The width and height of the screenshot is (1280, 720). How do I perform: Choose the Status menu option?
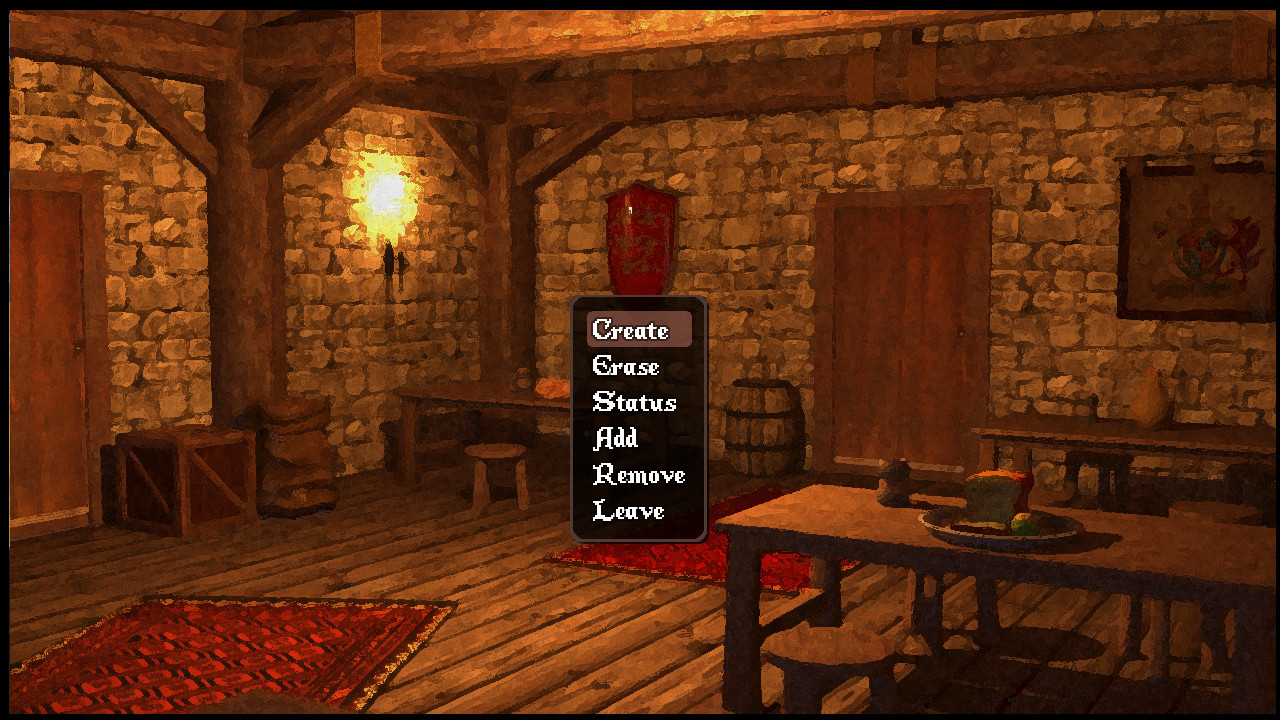point(634,402)
